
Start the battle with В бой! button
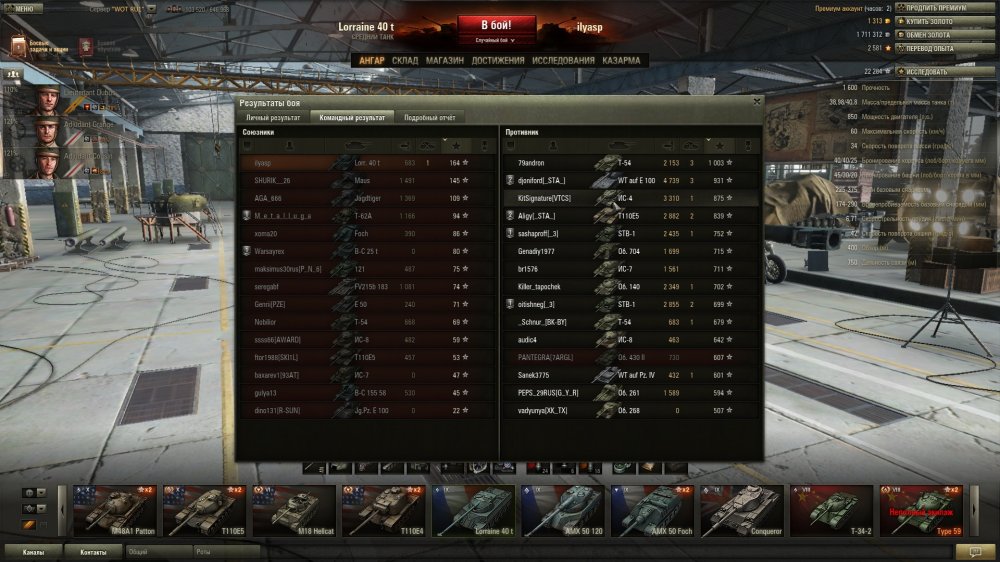pyautogui.click(x=497, y=25)
